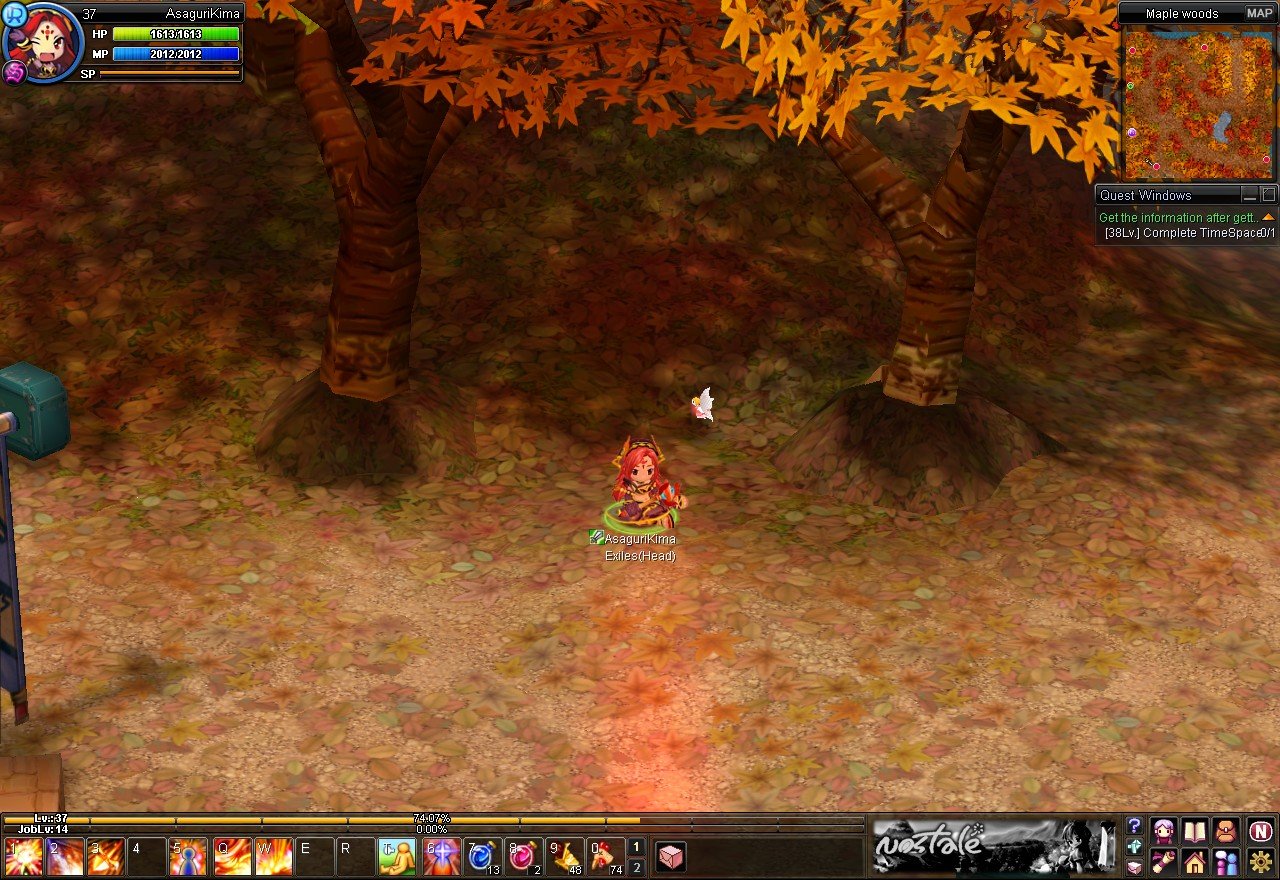
Task: Open the character info panel
Action: (1164, 831)
